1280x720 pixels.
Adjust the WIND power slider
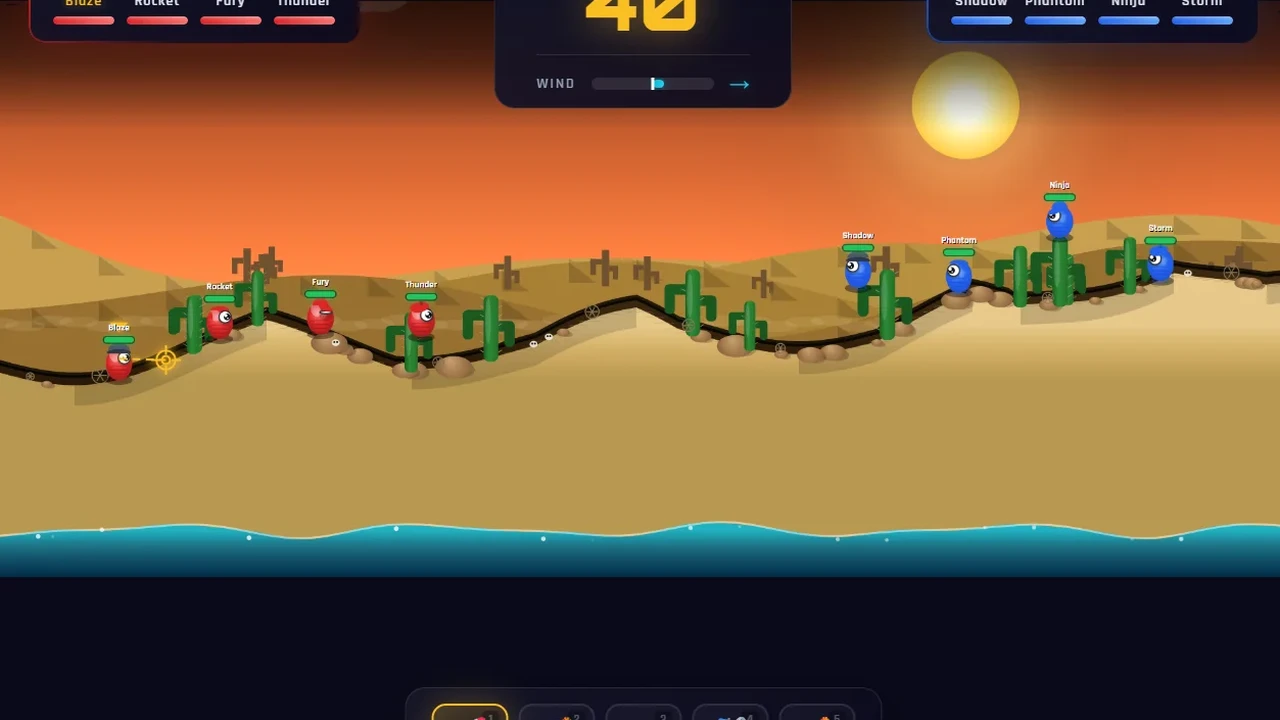tap(653, 84)
